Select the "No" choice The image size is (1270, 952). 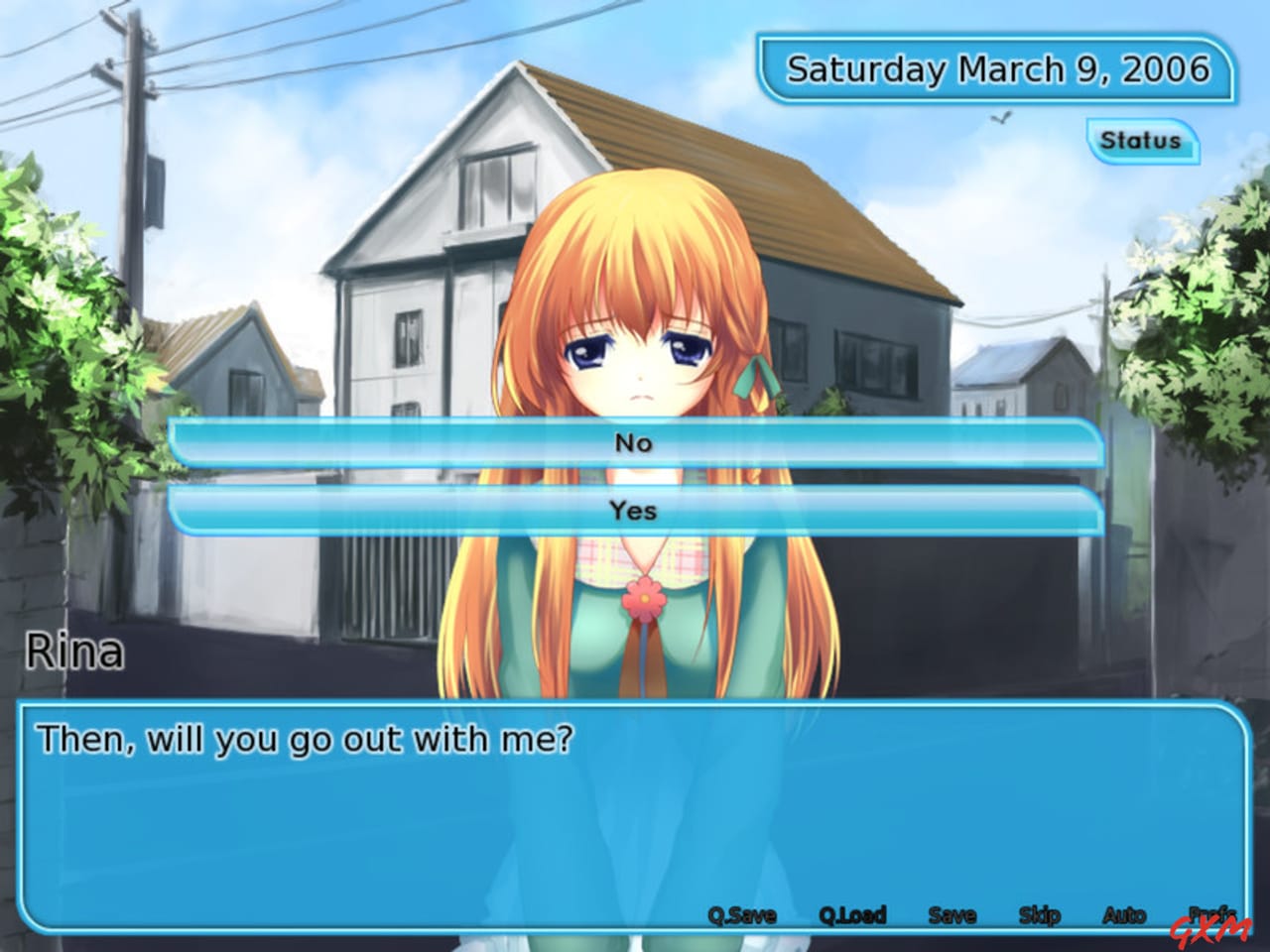pyautogui.click(x=635, y=443)
